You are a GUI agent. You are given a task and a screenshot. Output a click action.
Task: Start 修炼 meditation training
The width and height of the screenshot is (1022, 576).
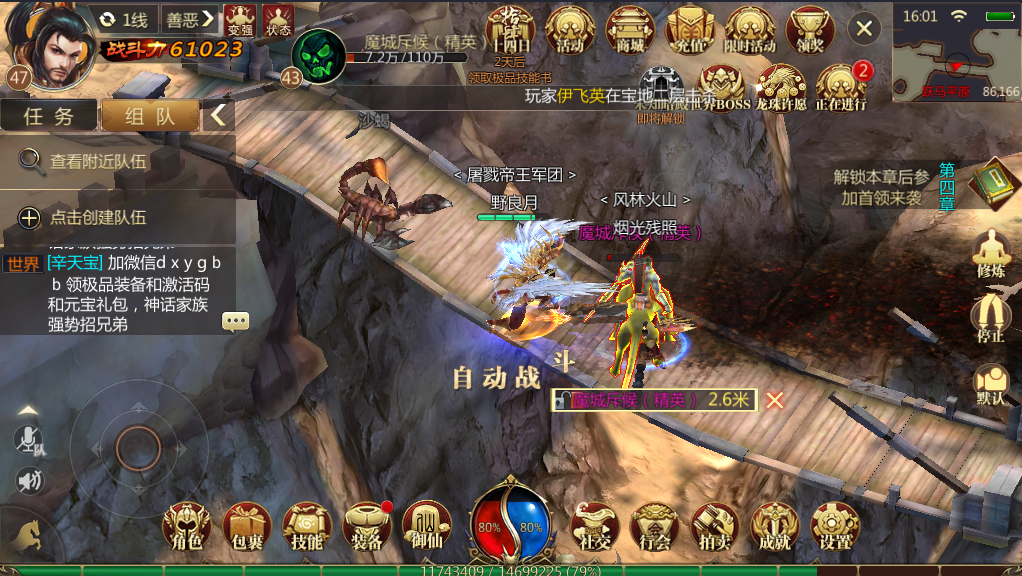pyautogui.click(x=990, y=254)
